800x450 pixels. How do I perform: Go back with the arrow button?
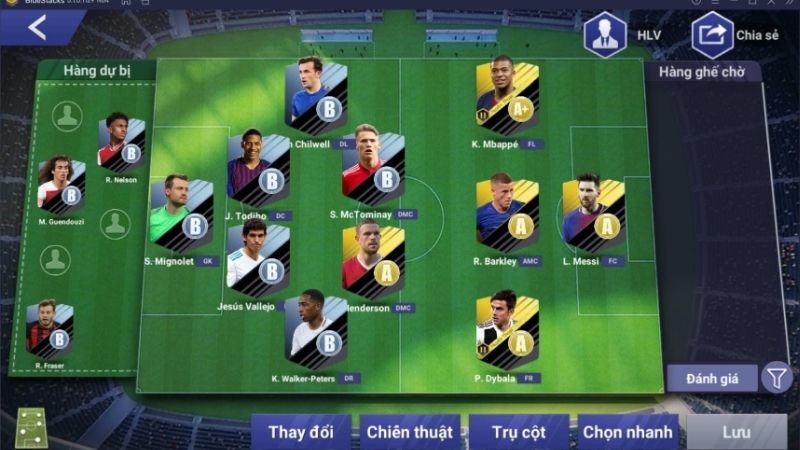coord(37,28)
